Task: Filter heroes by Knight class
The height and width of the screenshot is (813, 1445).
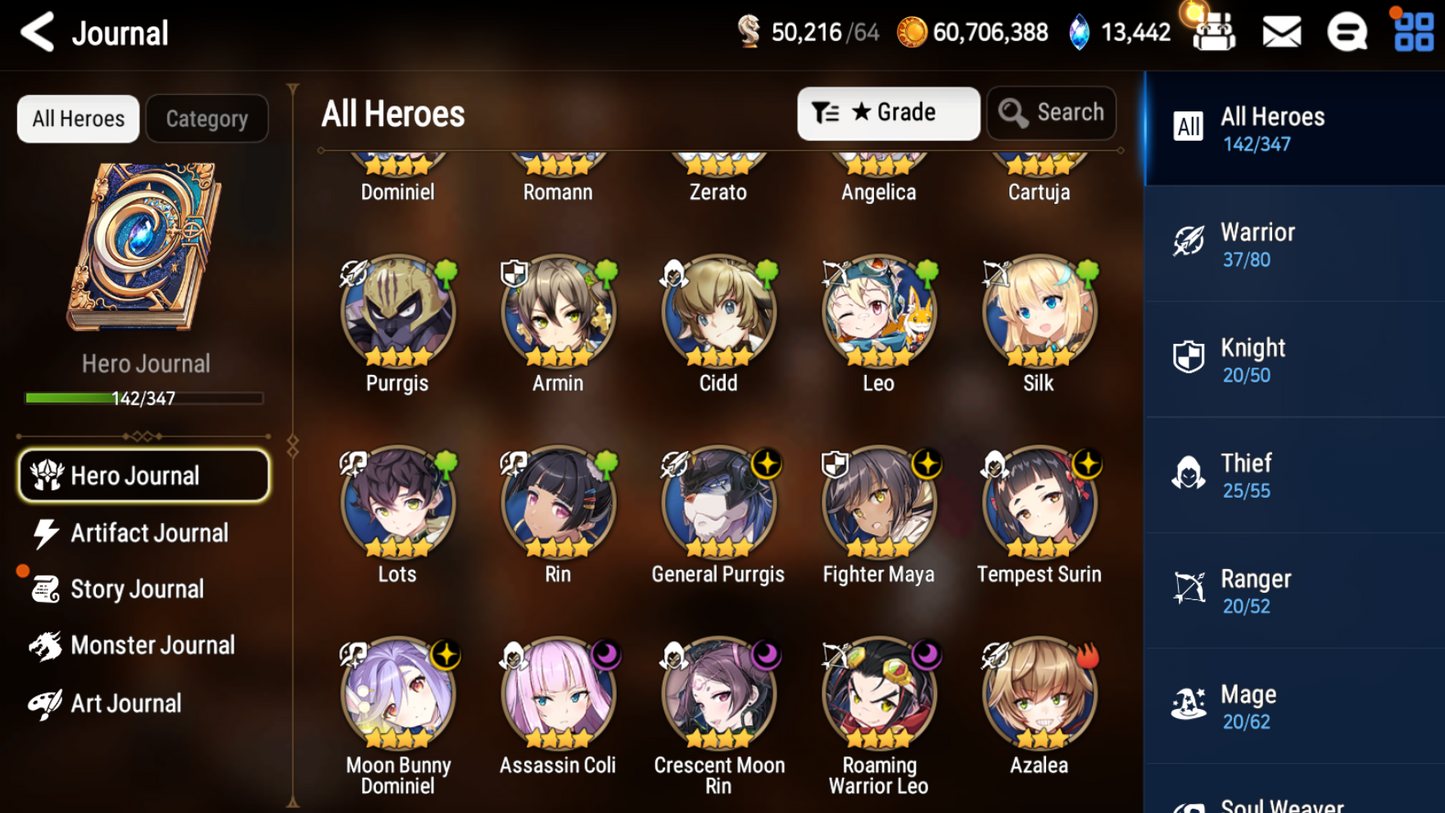Action: 1294,359
